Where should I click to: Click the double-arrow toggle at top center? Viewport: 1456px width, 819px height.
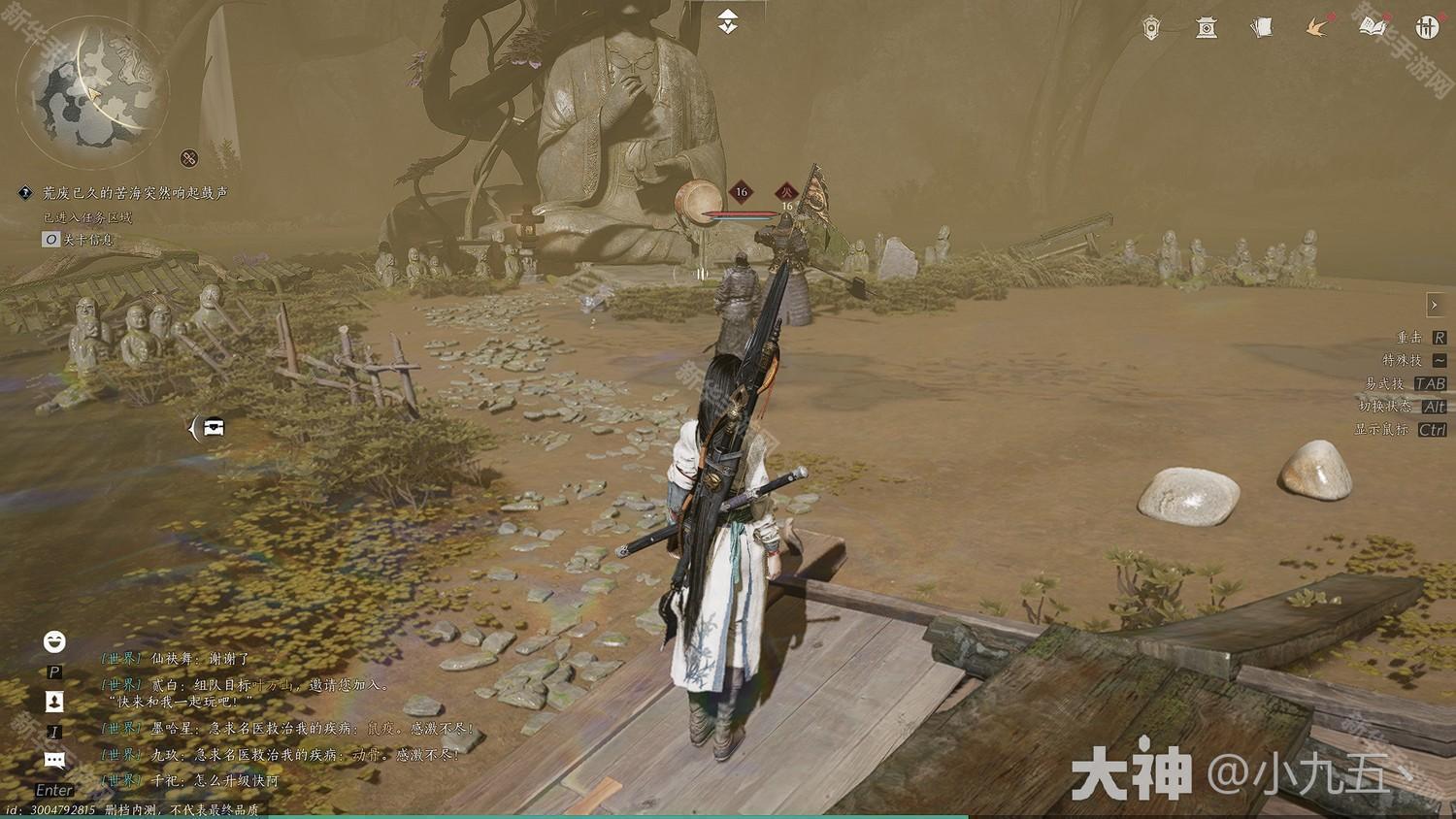(x=728, y=21)
